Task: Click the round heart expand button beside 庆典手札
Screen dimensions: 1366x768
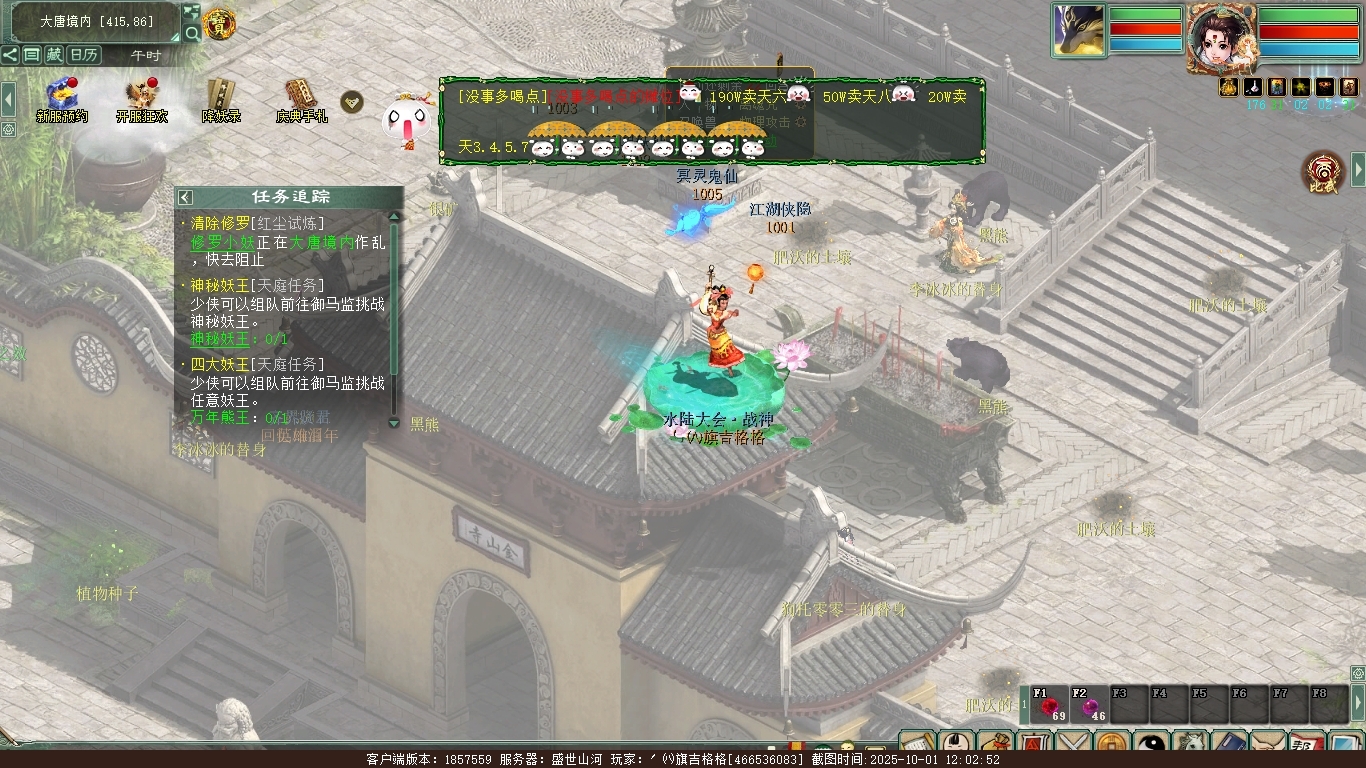Action: [352, 101]
